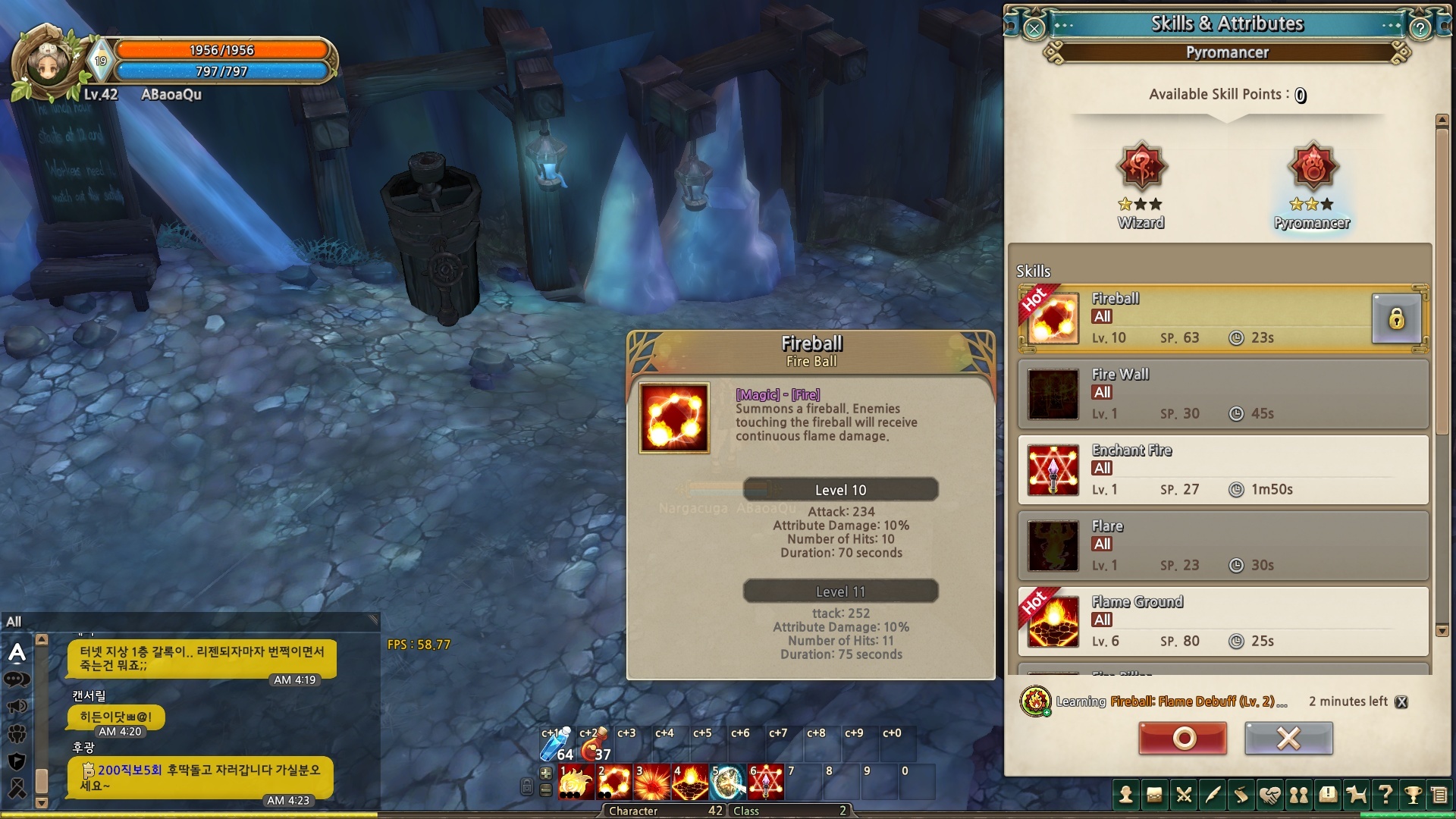Select the Pyromancer class icon
The image size is (1456, 819).
(1312, 168)
